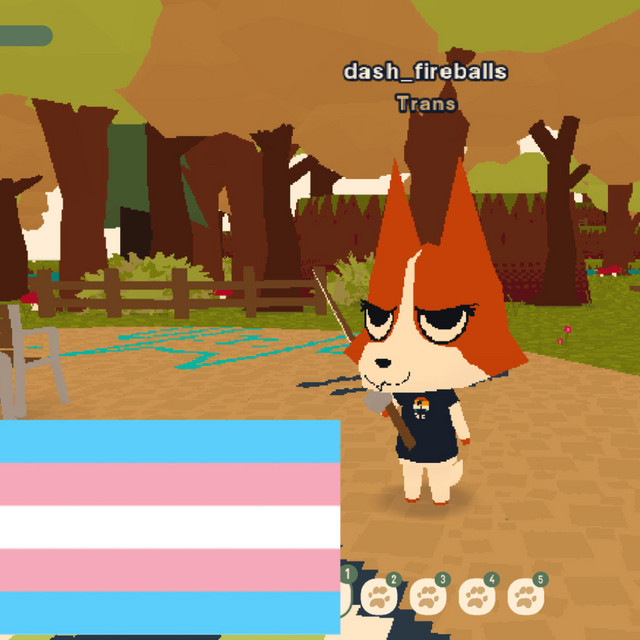The height and width of the screenshot is (640, 640).
Task: Choose the paw slot numbered 3
Action: [x=428, y=597]
